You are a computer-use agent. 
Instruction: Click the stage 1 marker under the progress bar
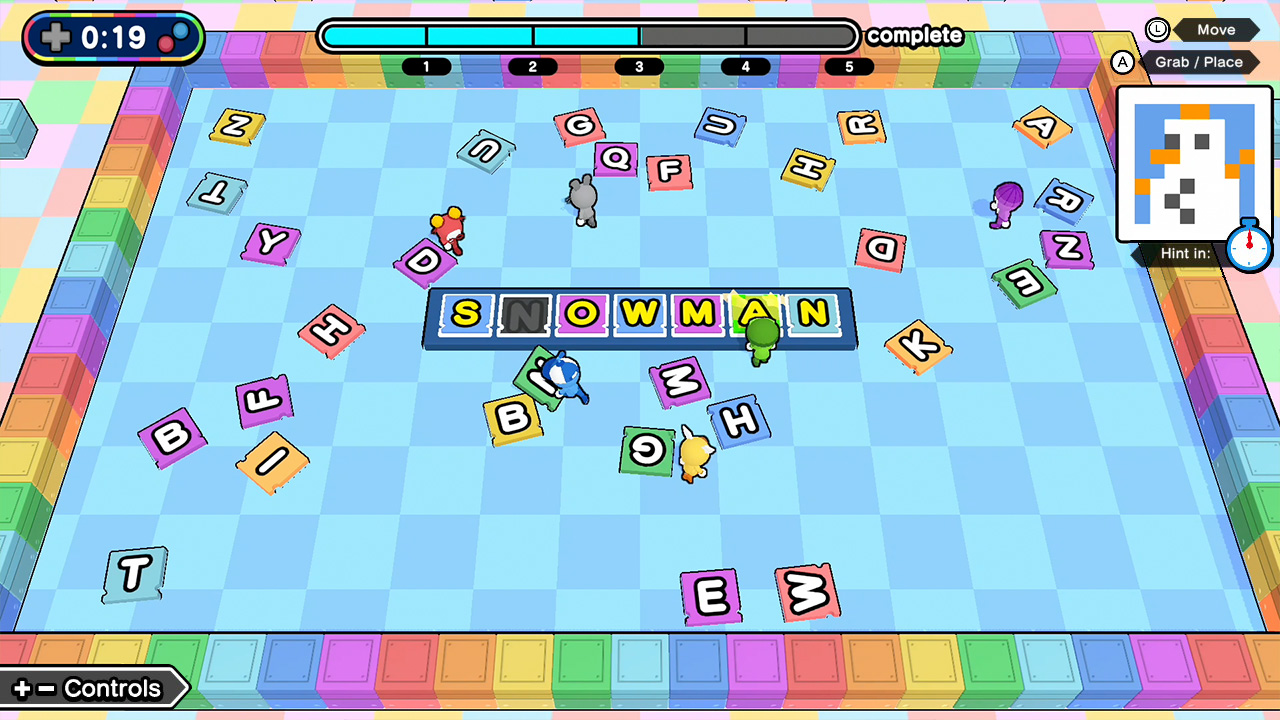tap(428, 67)
